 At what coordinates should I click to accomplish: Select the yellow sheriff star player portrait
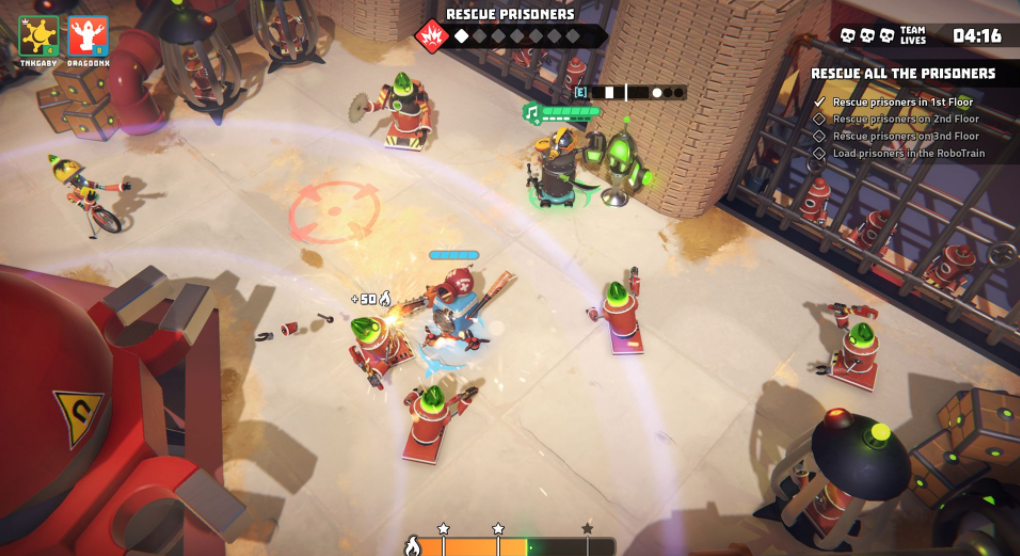38,36
